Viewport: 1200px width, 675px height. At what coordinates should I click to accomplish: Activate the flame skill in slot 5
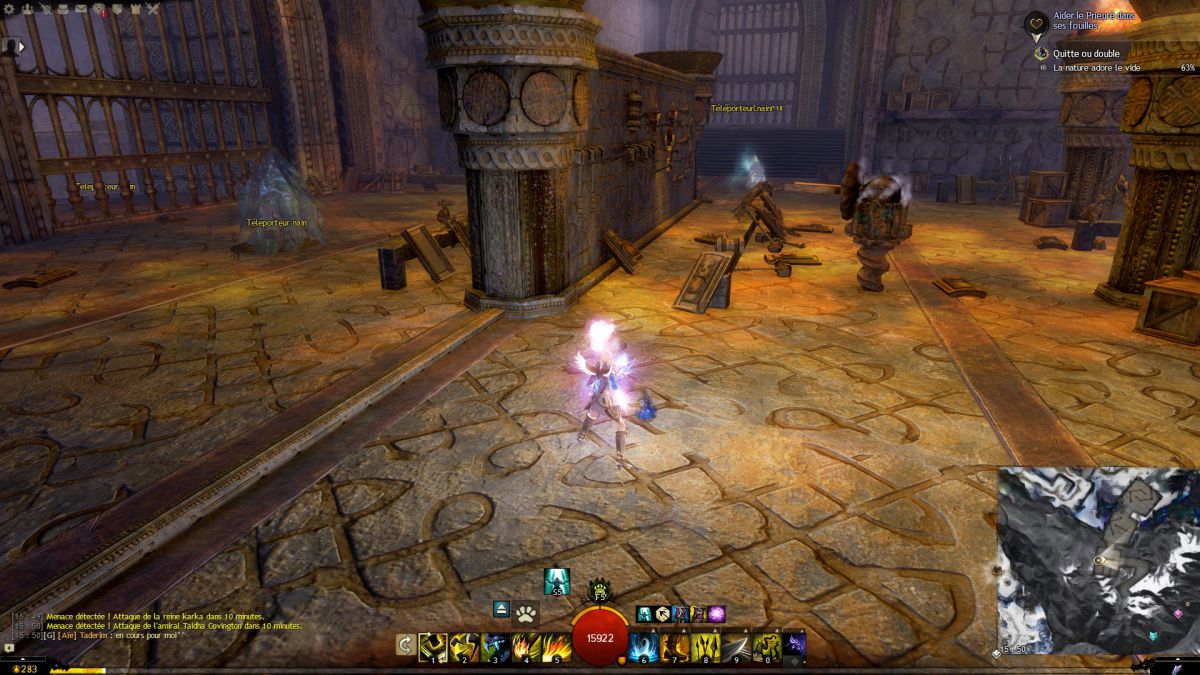pyautogui.click(x=557, y=646)
